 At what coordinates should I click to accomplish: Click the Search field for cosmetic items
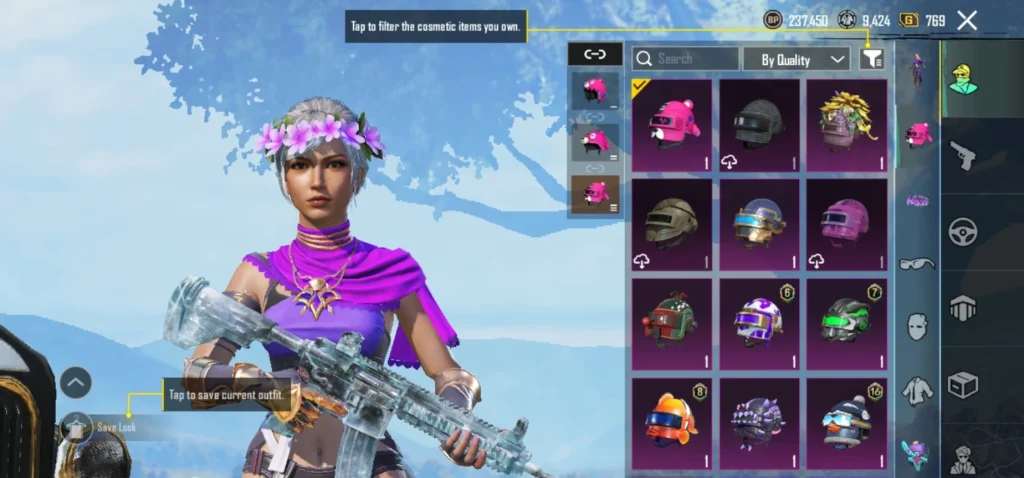click(x=686, y=59)
